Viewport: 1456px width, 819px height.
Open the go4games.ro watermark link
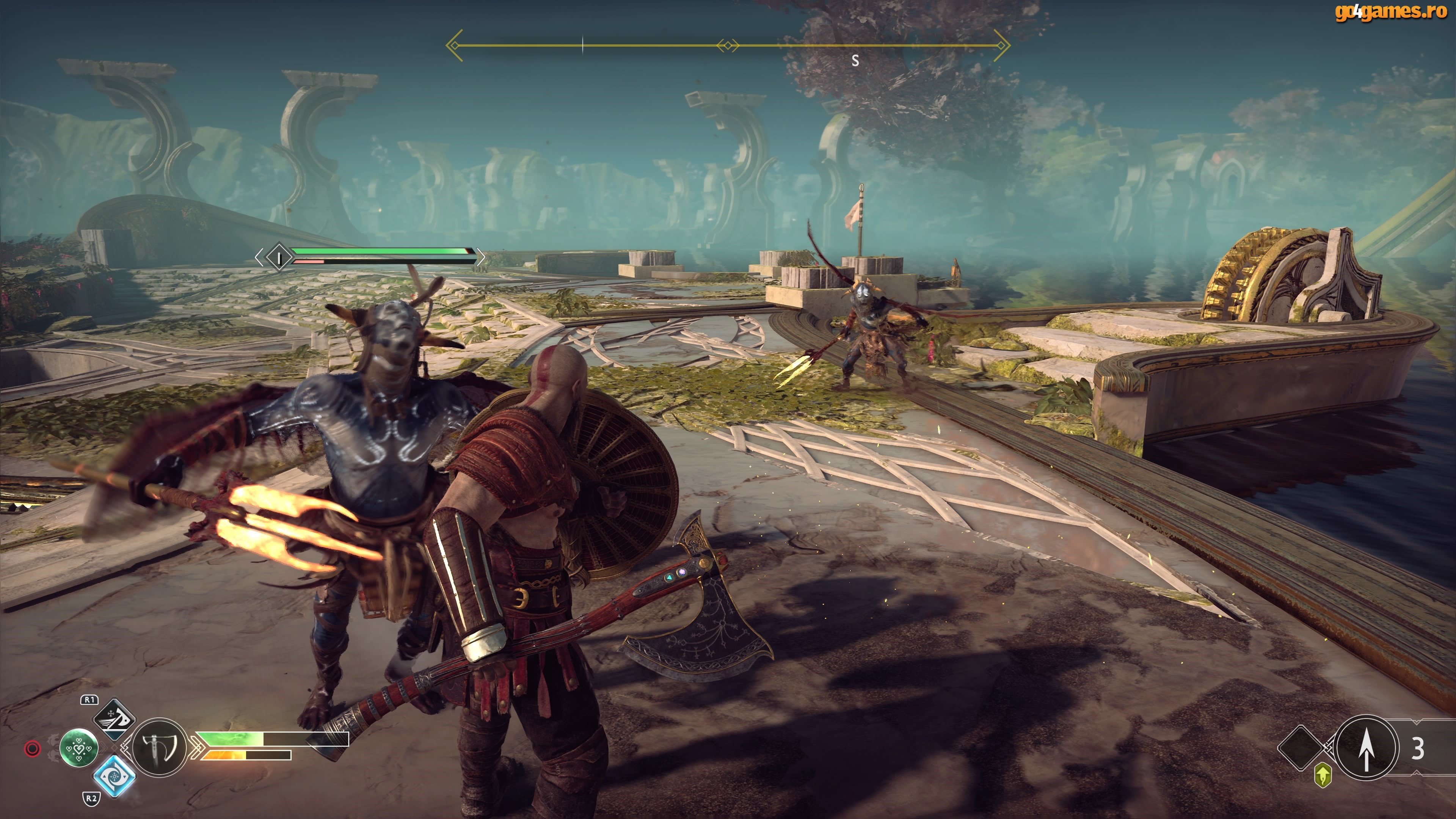pyautogui.click(x=1390, y=11)
